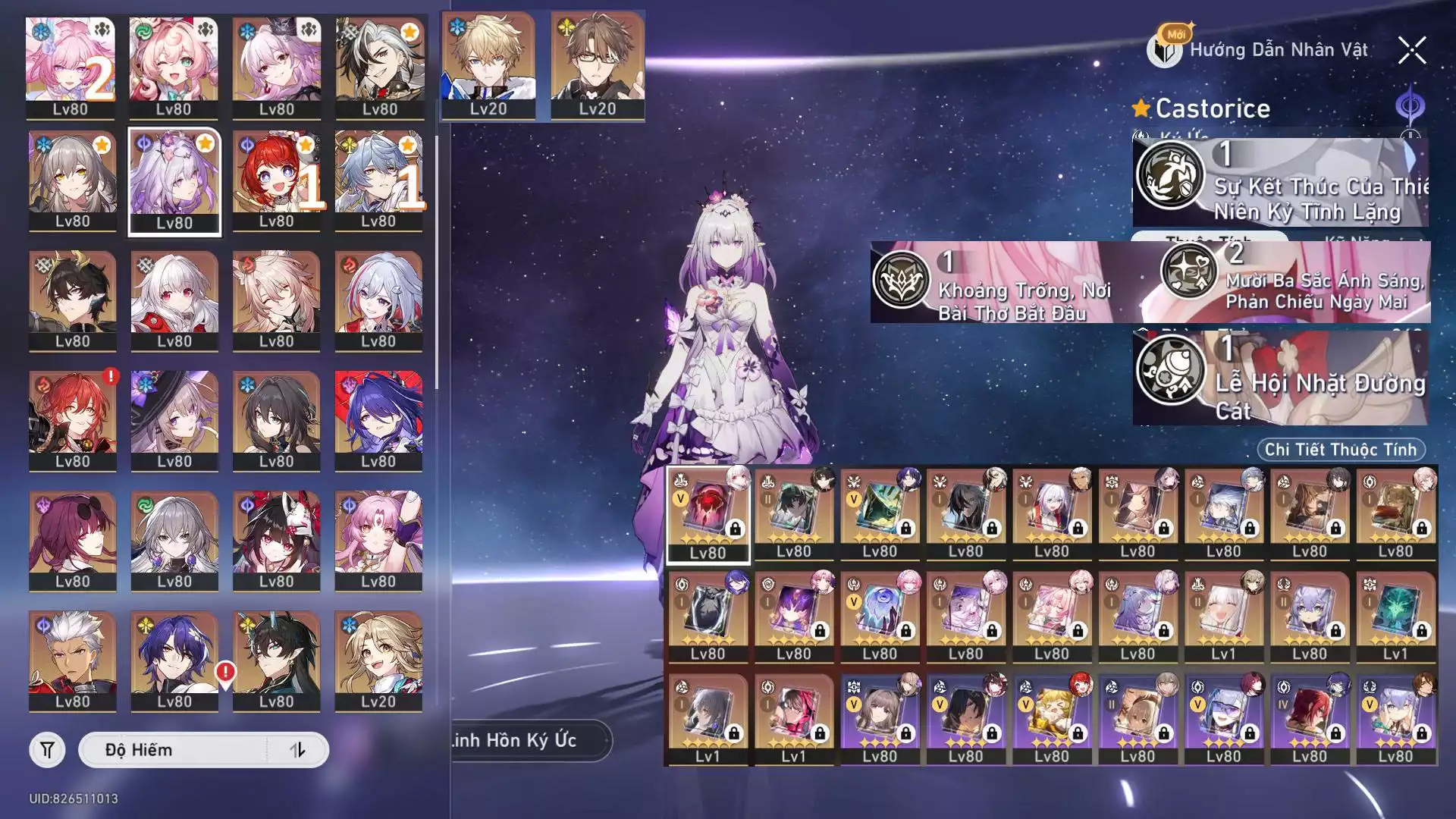Select the Lv20 blond male character portrait
Viewport: 1456px width, 819px height.
pyautogui.click(x=488, y=65)
